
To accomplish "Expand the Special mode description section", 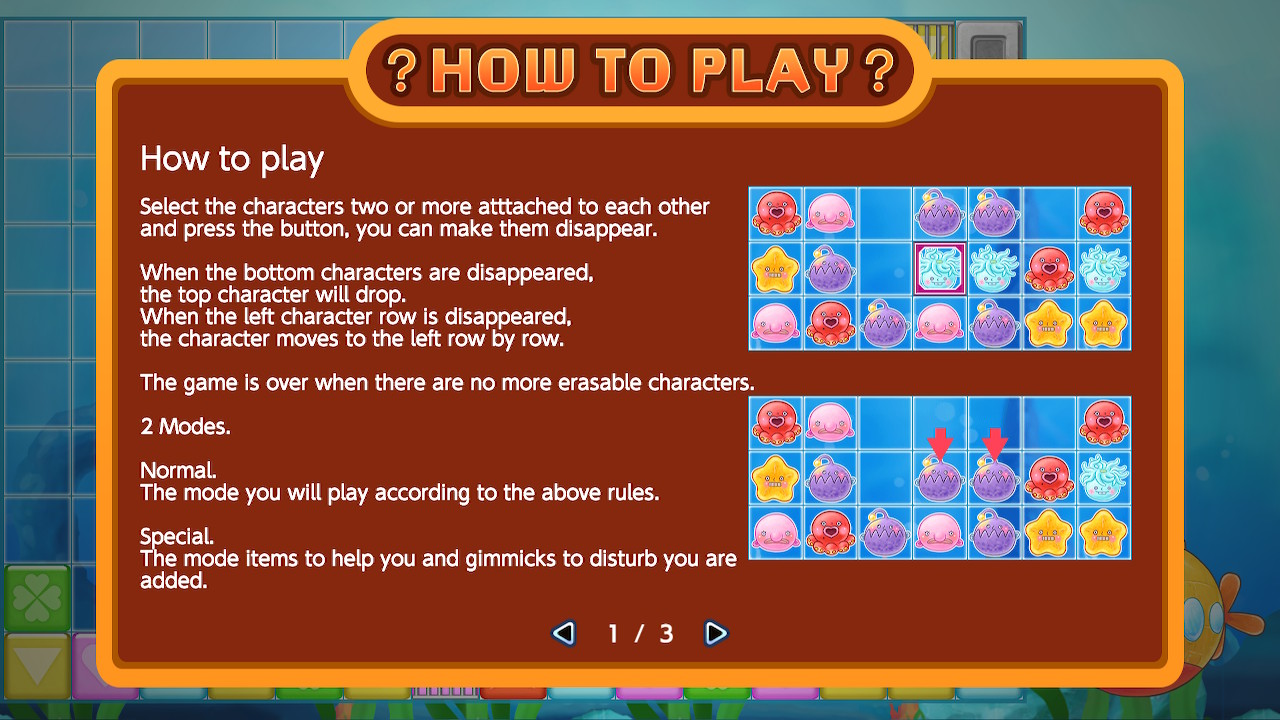I will point(176,536).
